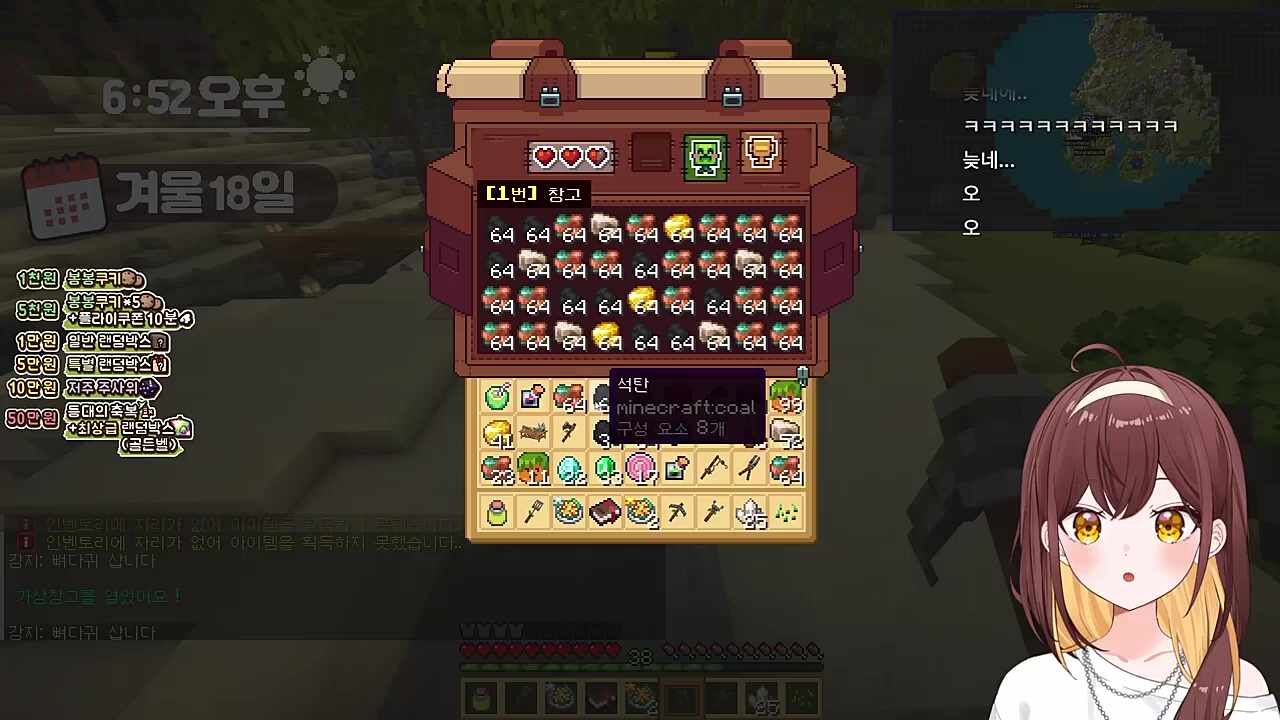Click the sun weather icon beside the clock
Image resolution: width=1280 pixels, height=720 pixels.
(323, 75)
